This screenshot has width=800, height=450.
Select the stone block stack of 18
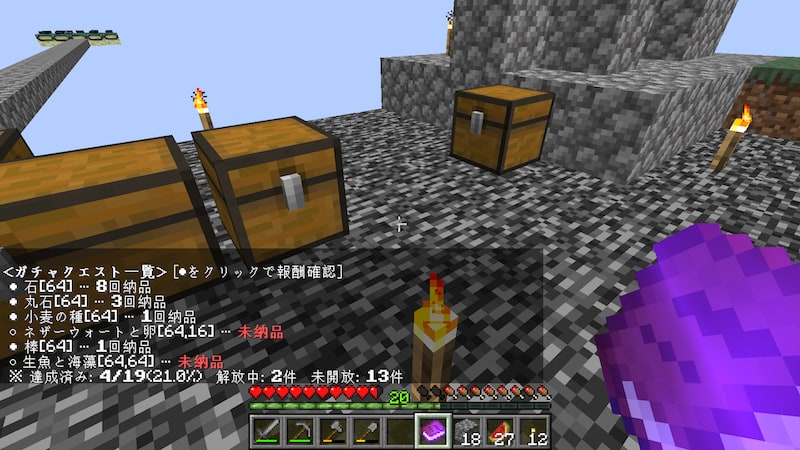point(466,431)
